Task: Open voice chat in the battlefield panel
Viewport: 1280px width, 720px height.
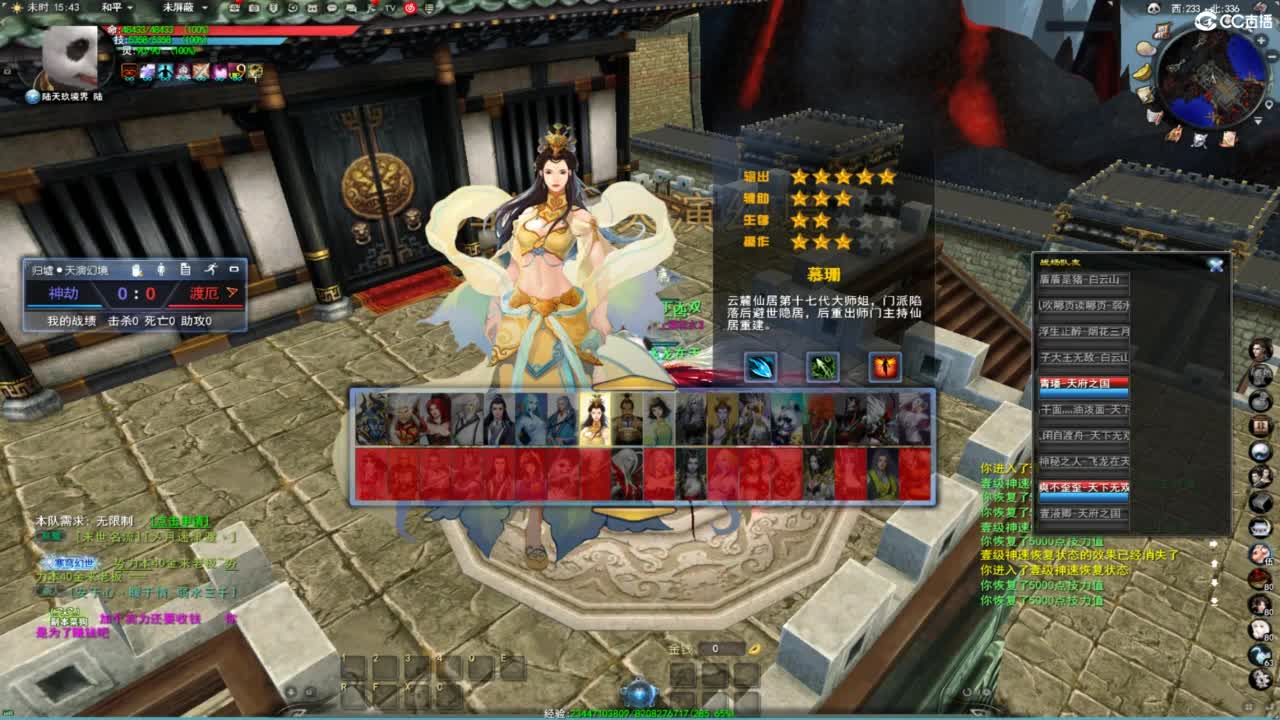Action: coord(135,270)
